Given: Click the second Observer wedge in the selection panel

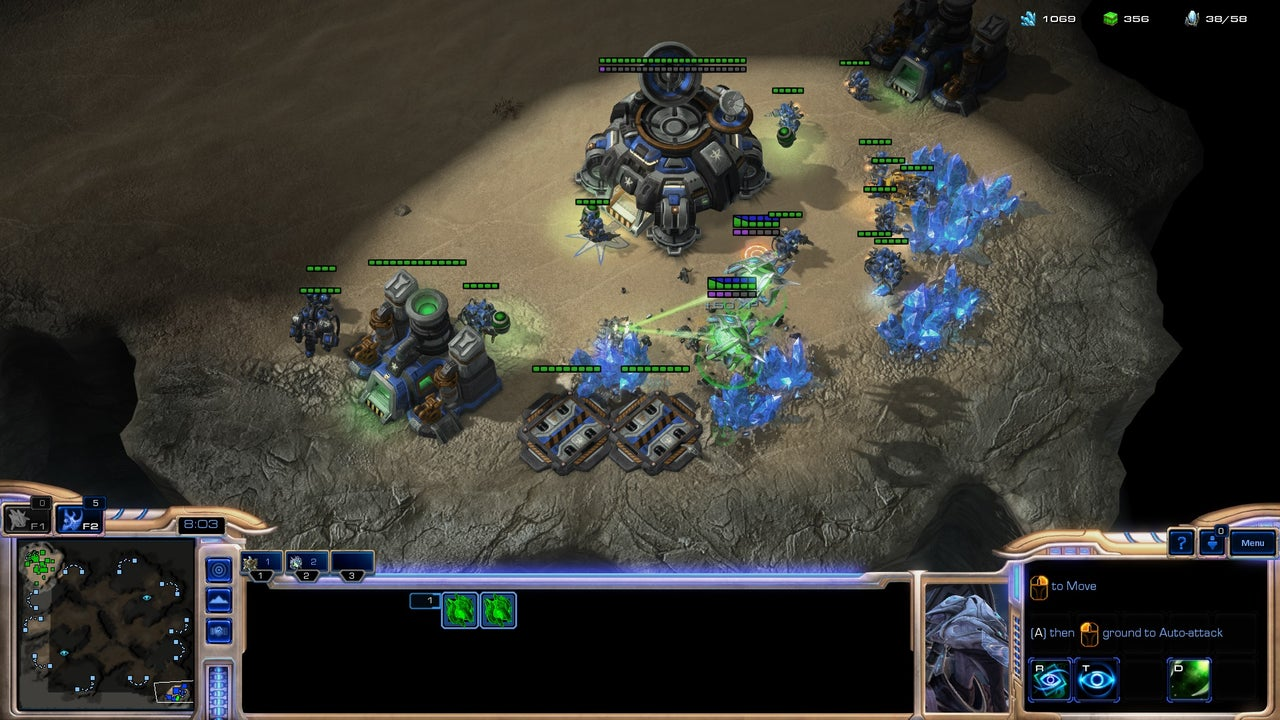Looking at the screenshot, I should 498,610.
